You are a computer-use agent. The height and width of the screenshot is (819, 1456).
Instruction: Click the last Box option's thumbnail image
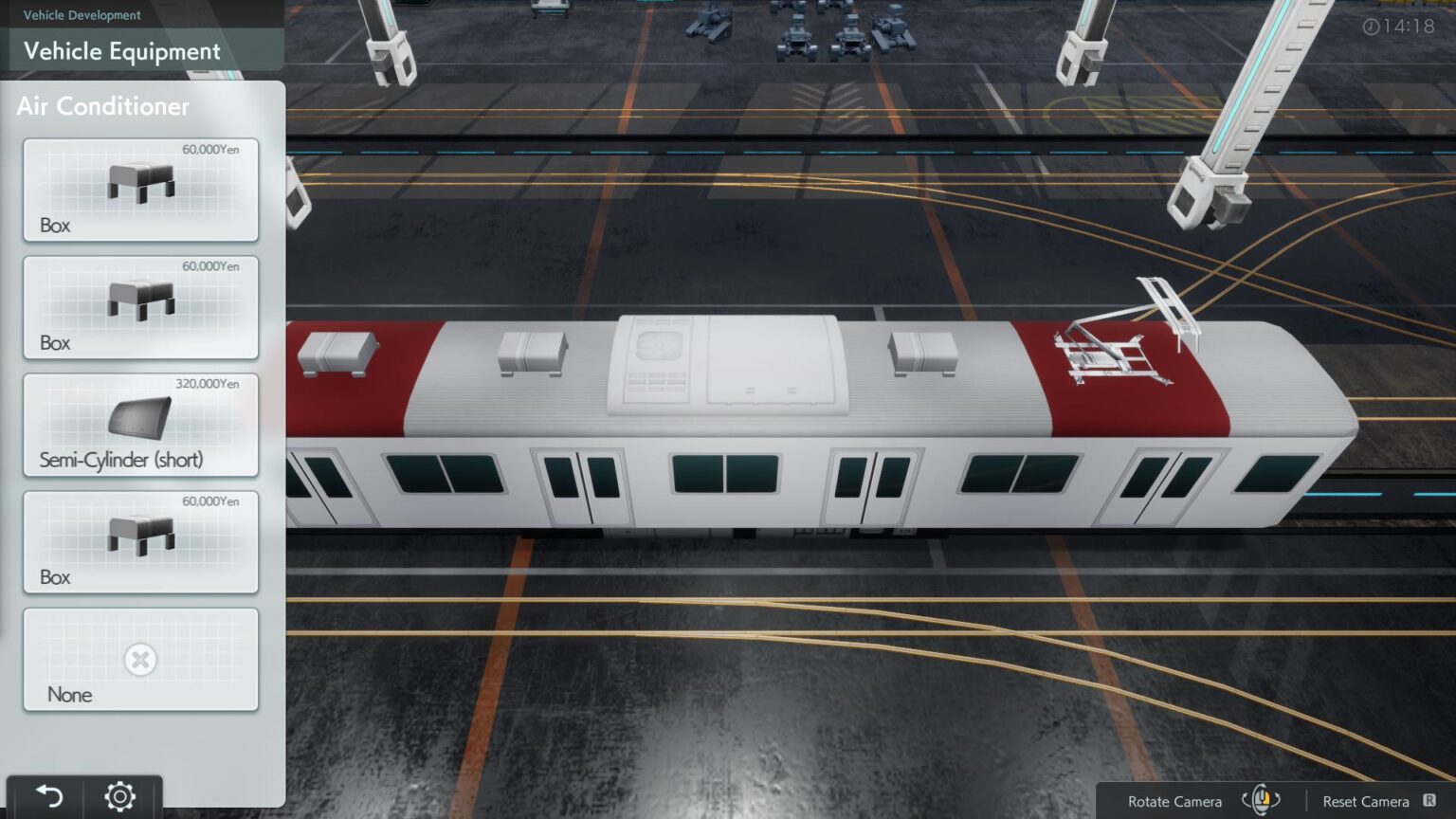139,534
